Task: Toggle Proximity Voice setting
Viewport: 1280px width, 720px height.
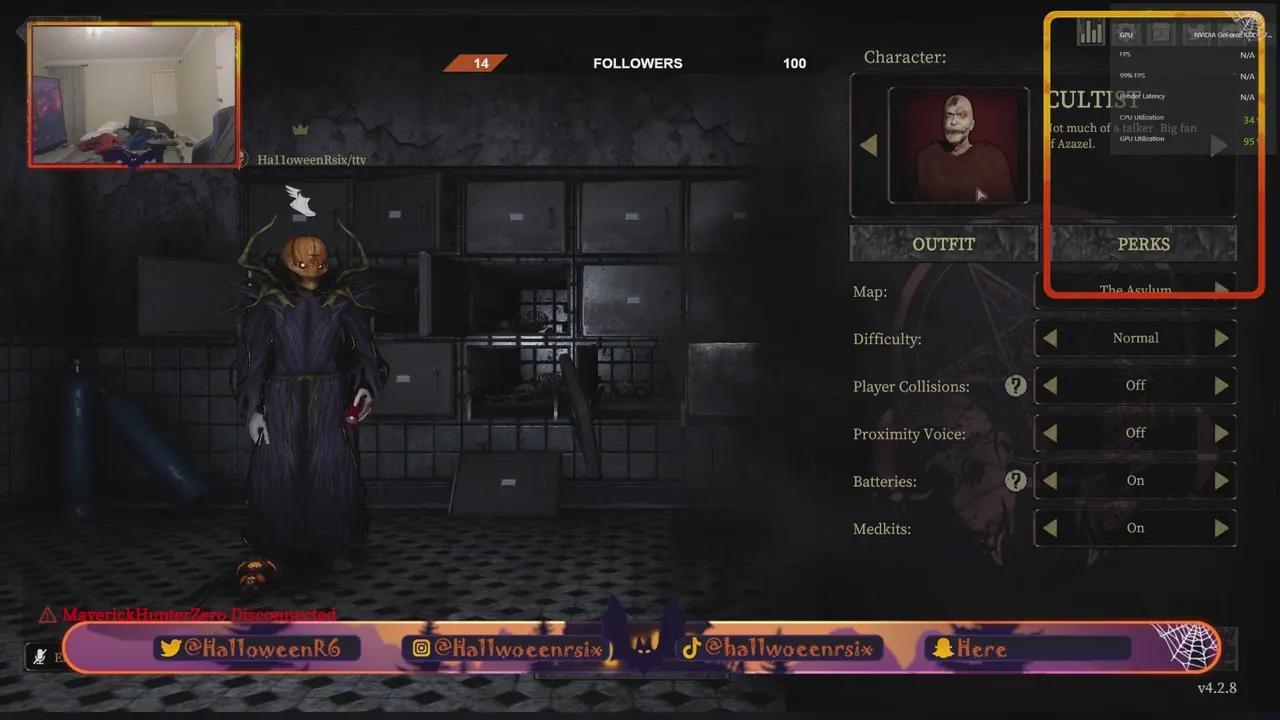Action: coord(1221,433)
